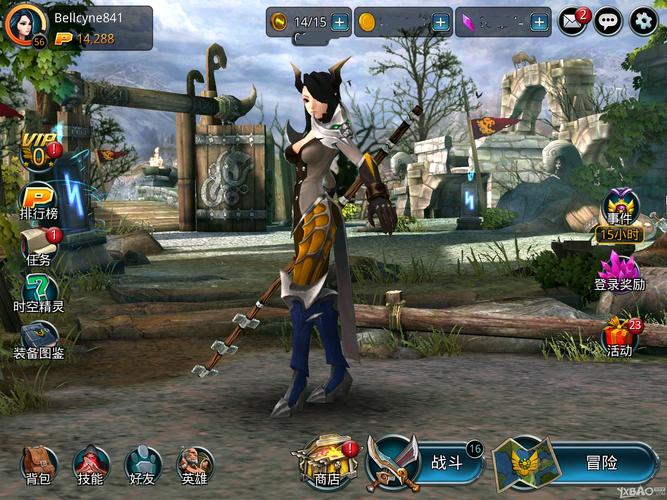Add purple gems with the plus button
The image size is (667, 500).
pos(540,21)
